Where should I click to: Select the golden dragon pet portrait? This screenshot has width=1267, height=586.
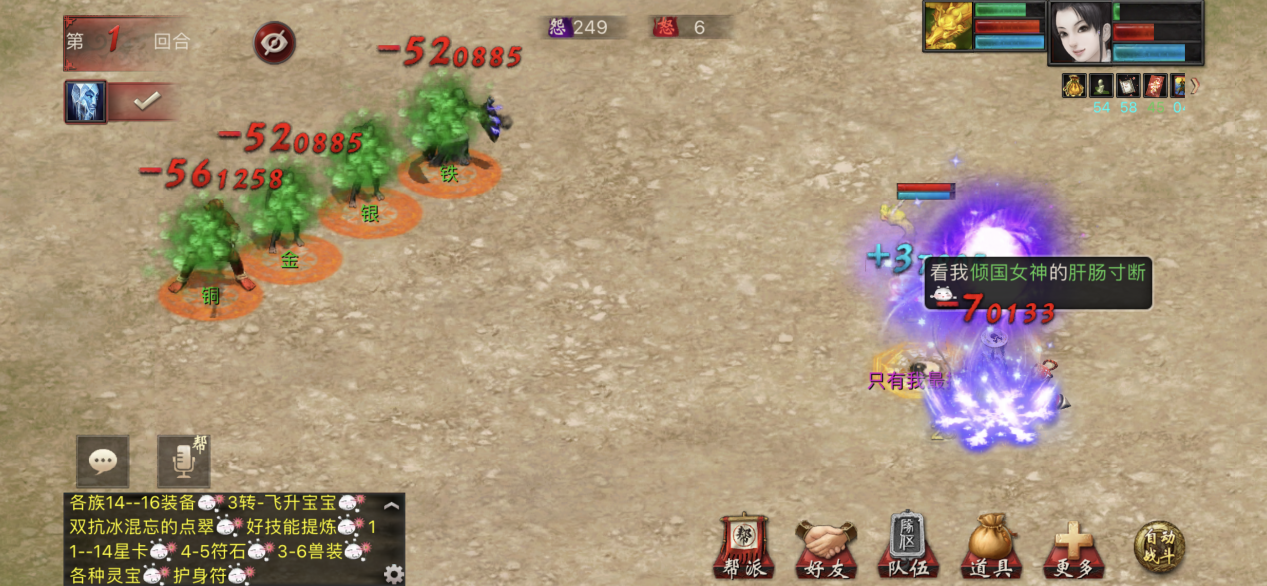tap(948, 26)
